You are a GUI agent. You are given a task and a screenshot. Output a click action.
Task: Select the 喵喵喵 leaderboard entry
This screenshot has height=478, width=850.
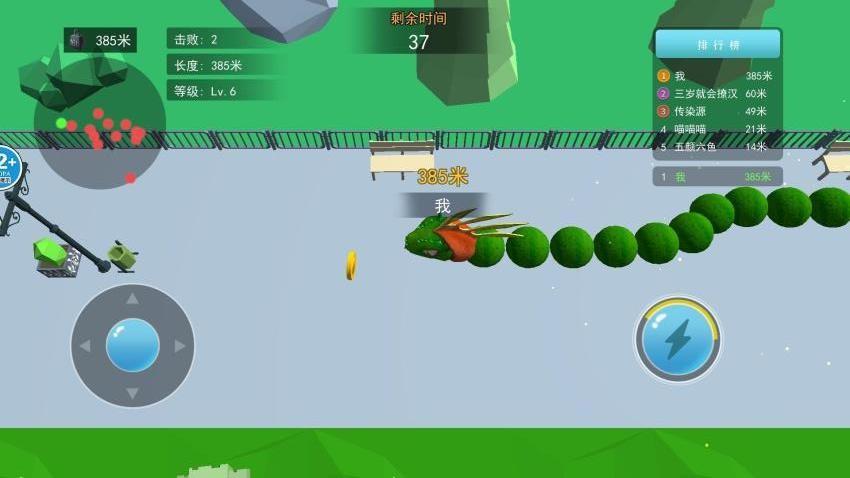[x=717, y=129]
